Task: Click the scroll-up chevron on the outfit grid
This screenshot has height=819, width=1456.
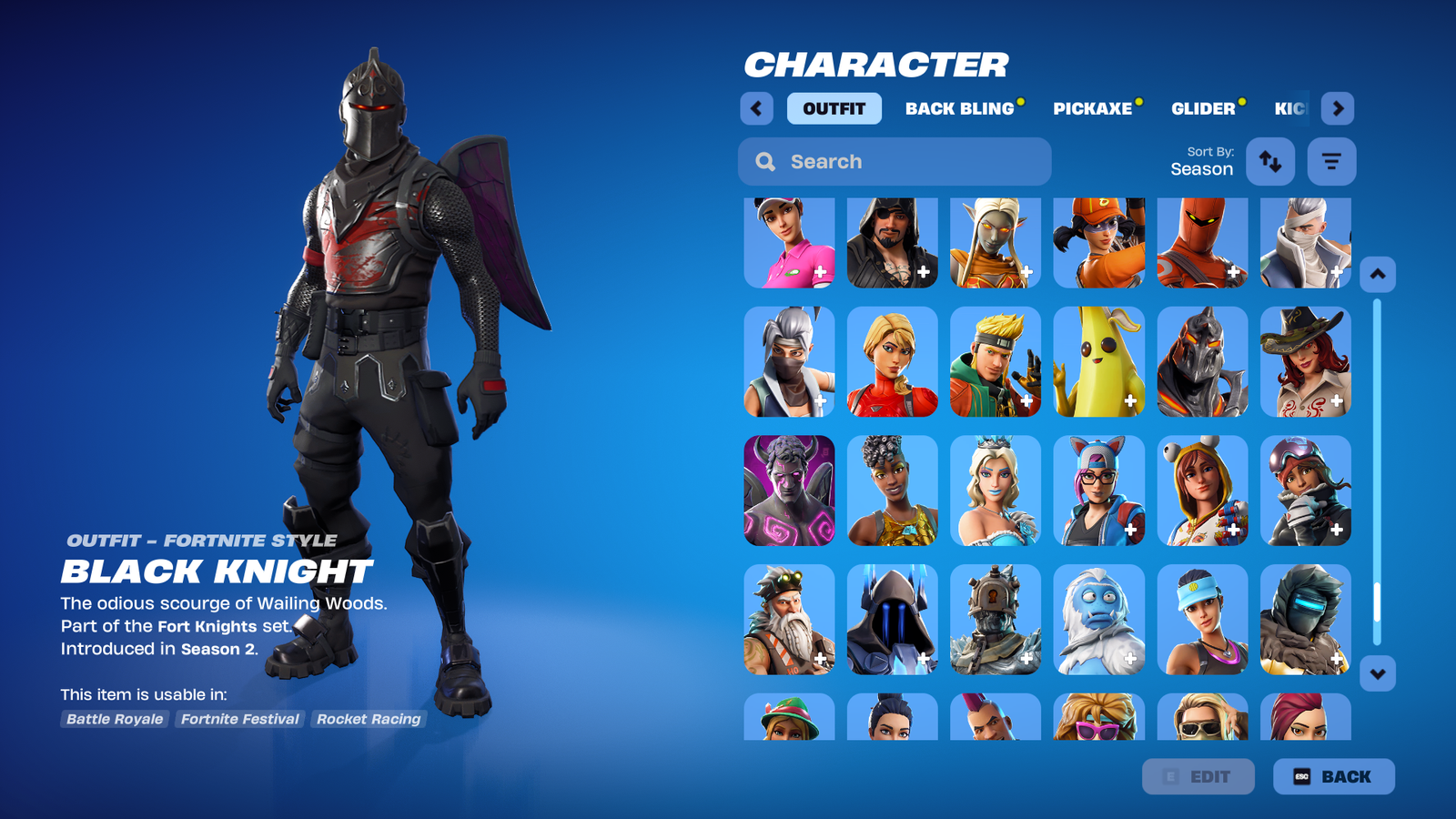Action: pos(1377,275)
